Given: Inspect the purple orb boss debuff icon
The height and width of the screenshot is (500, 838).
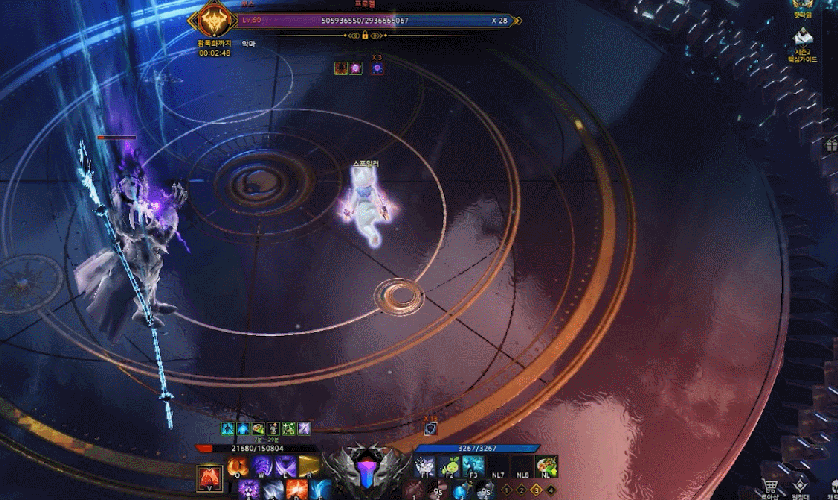Looking at the screenshot, I should (x=357, y=68).
